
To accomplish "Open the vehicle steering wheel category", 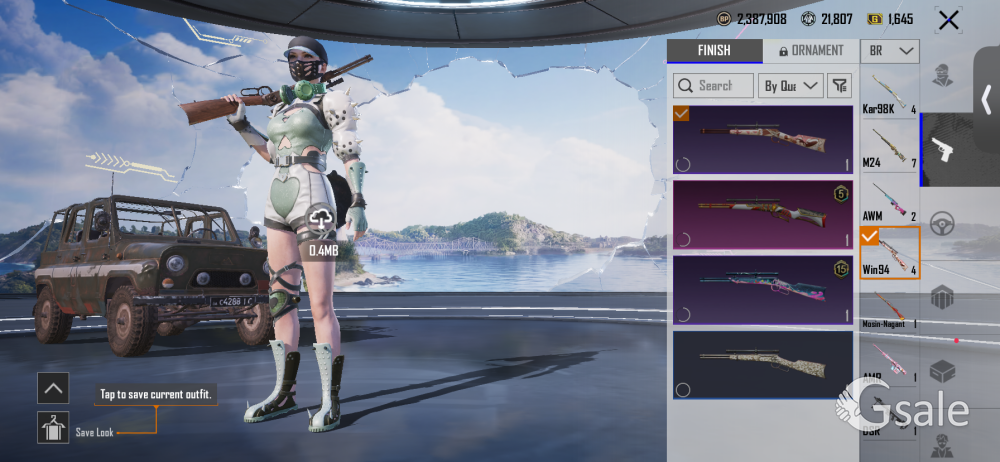I will (x=941, y=224).
